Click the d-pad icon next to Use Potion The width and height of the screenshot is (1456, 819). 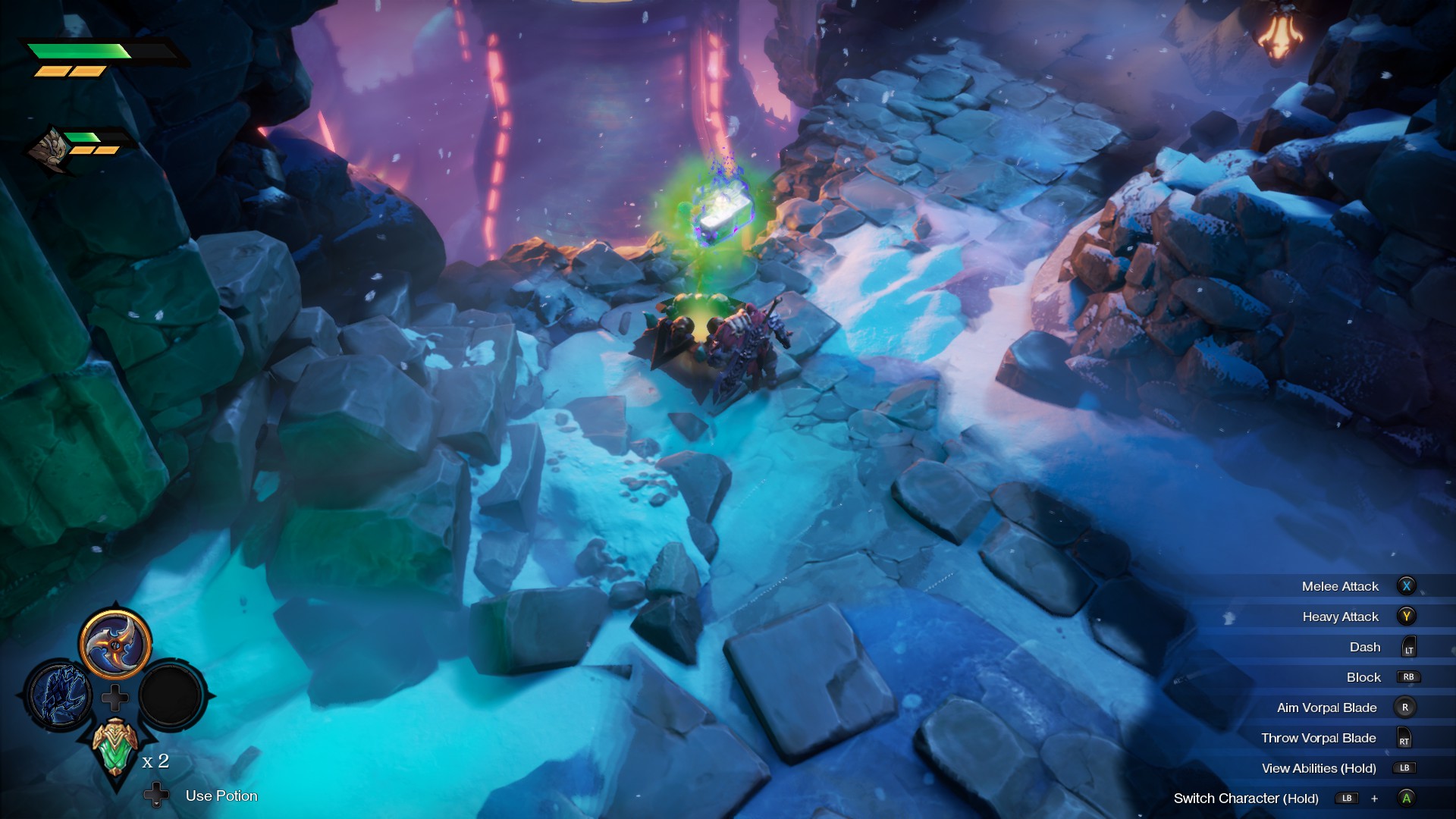coord(155,795)
